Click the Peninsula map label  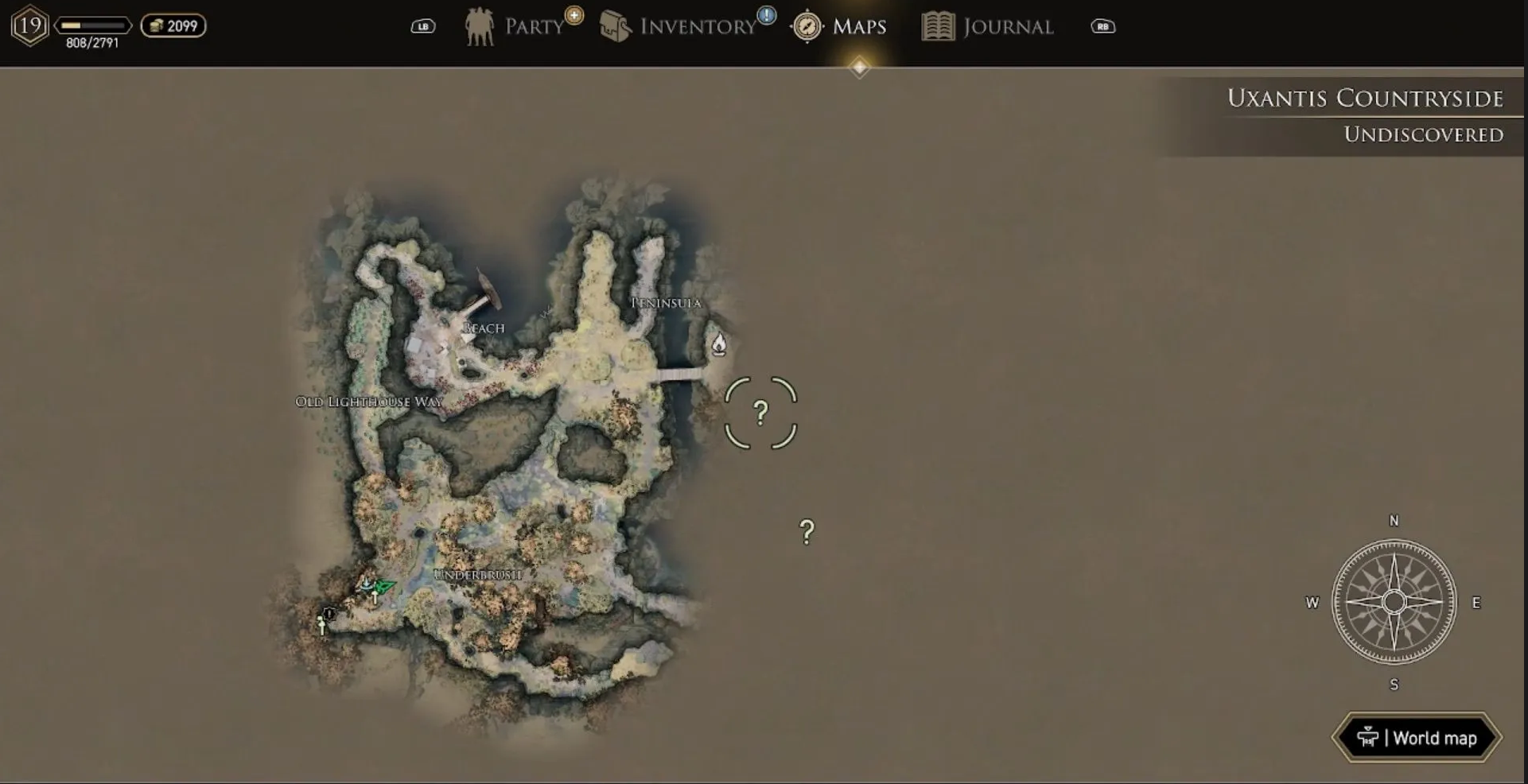tap(666, 303)
